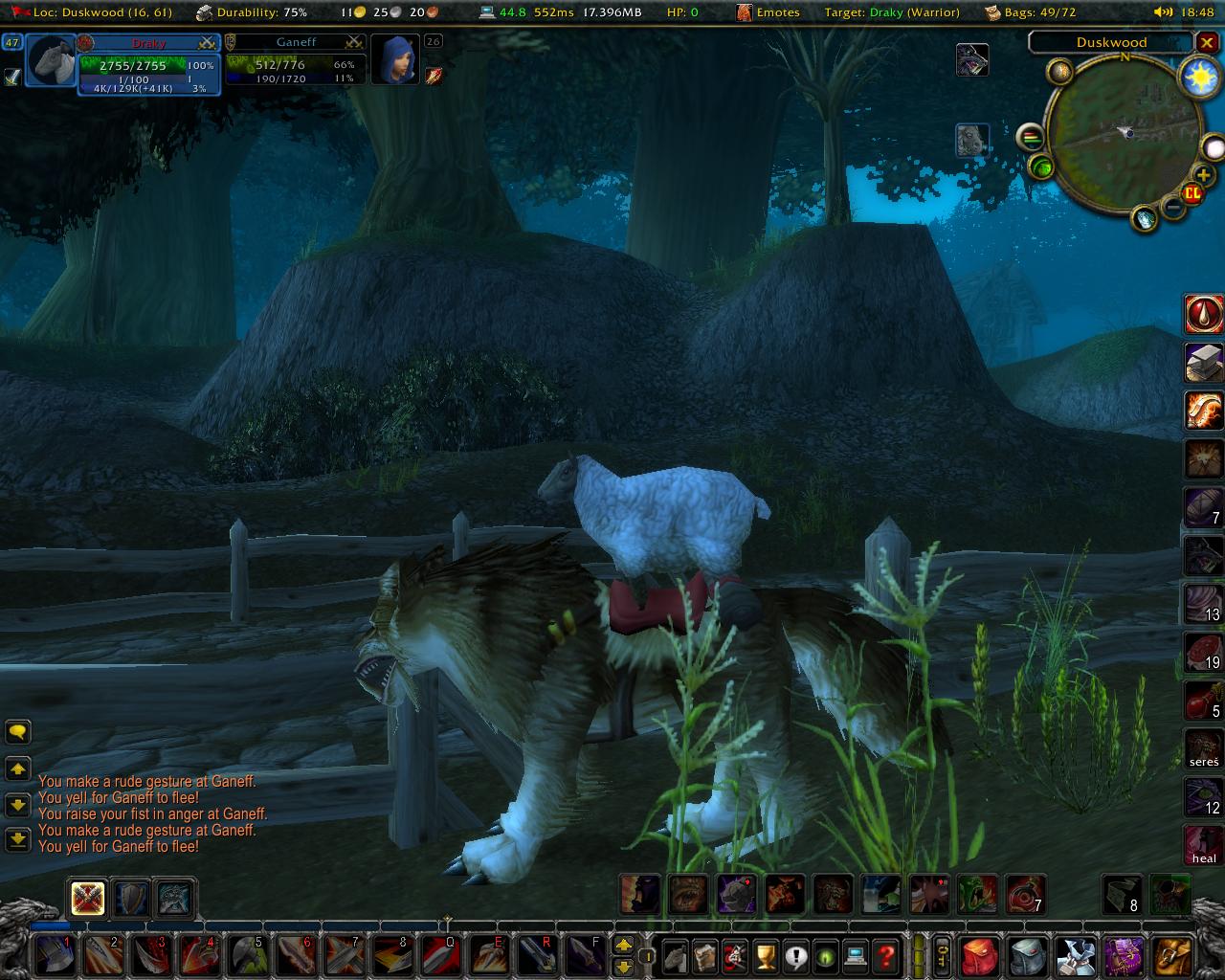Open the red question mark help menu

887,955
